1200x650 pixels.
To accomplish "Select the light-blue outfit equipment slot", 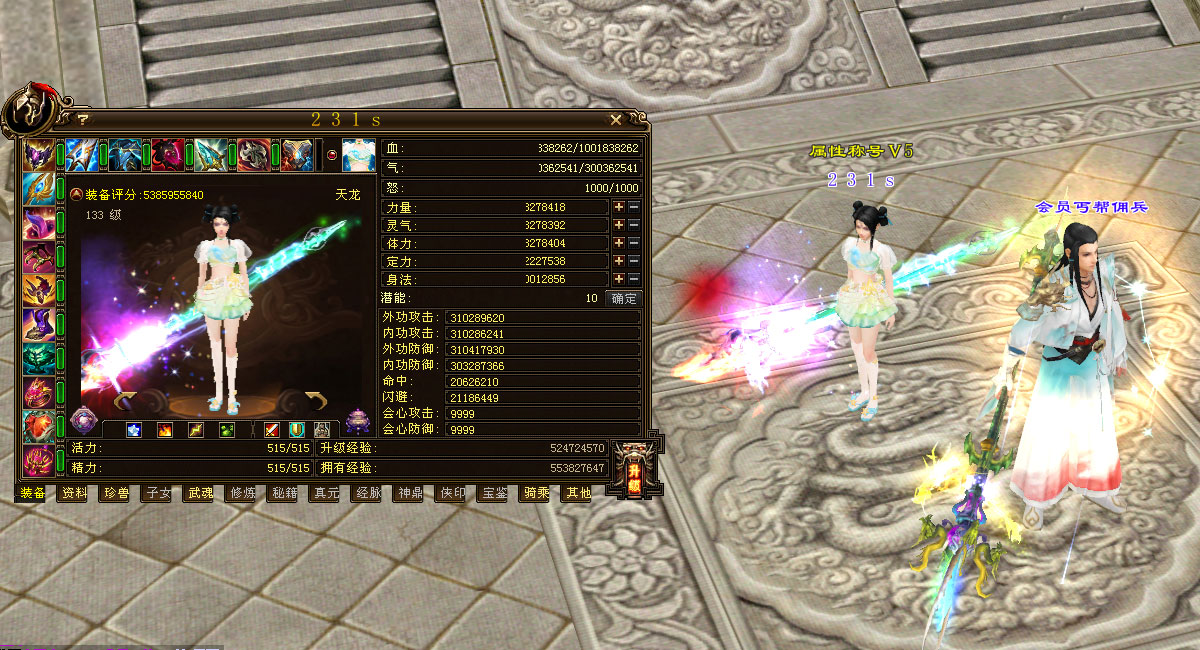I will pyautogui.click(x=359, y=156).
